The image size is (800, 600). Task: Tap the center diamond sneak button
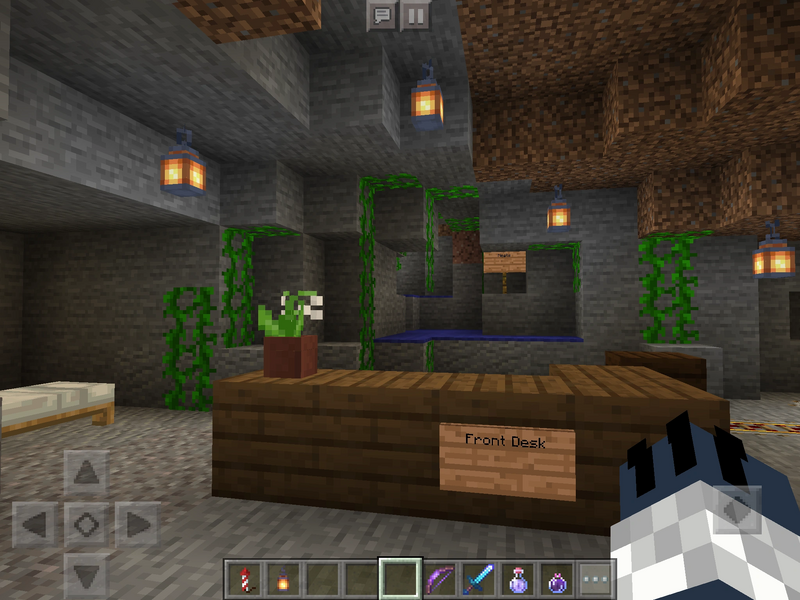click(x=87, y=523)
